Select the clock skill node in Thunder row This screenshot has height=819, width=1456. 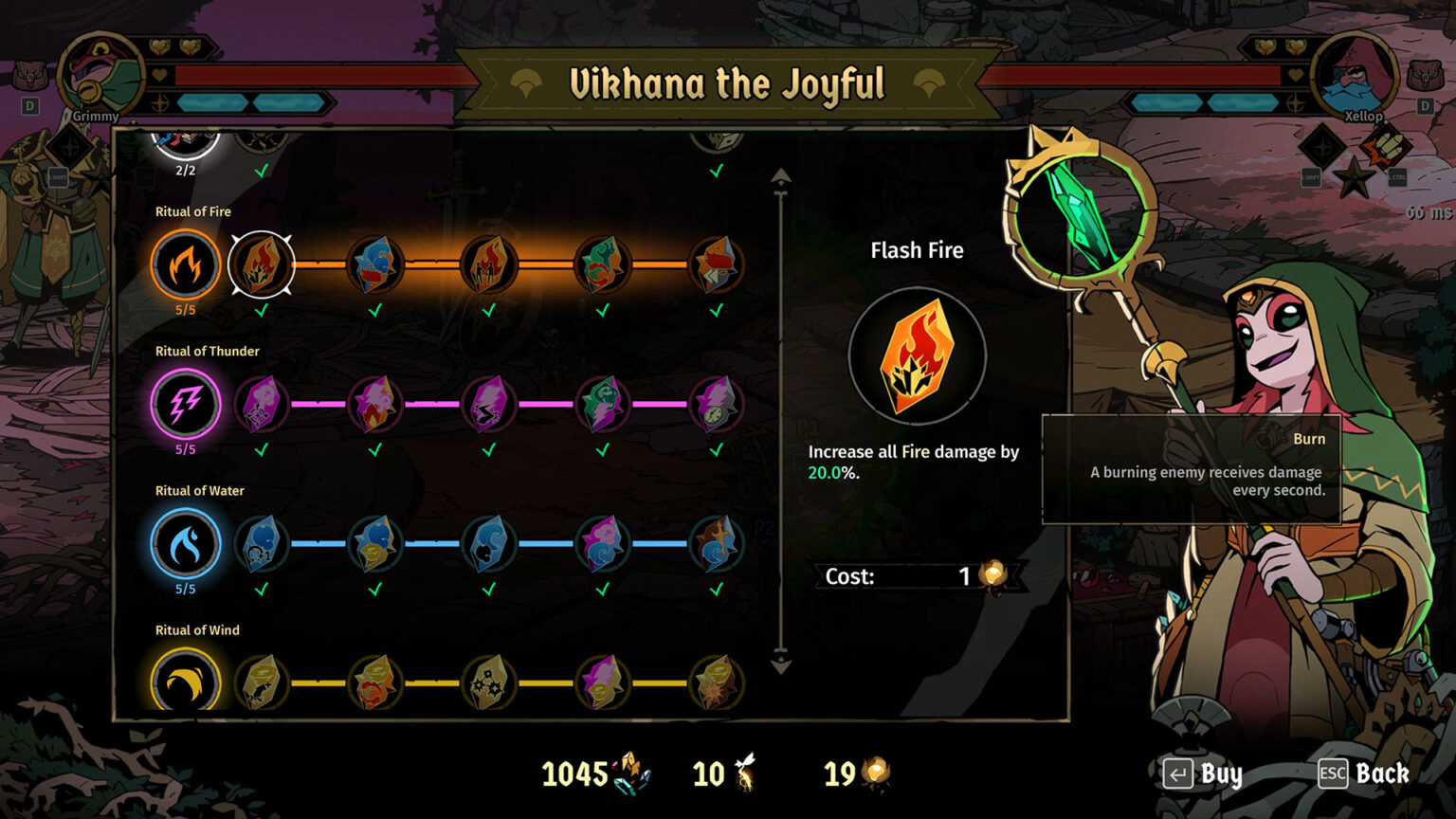[x=717, y=404]
